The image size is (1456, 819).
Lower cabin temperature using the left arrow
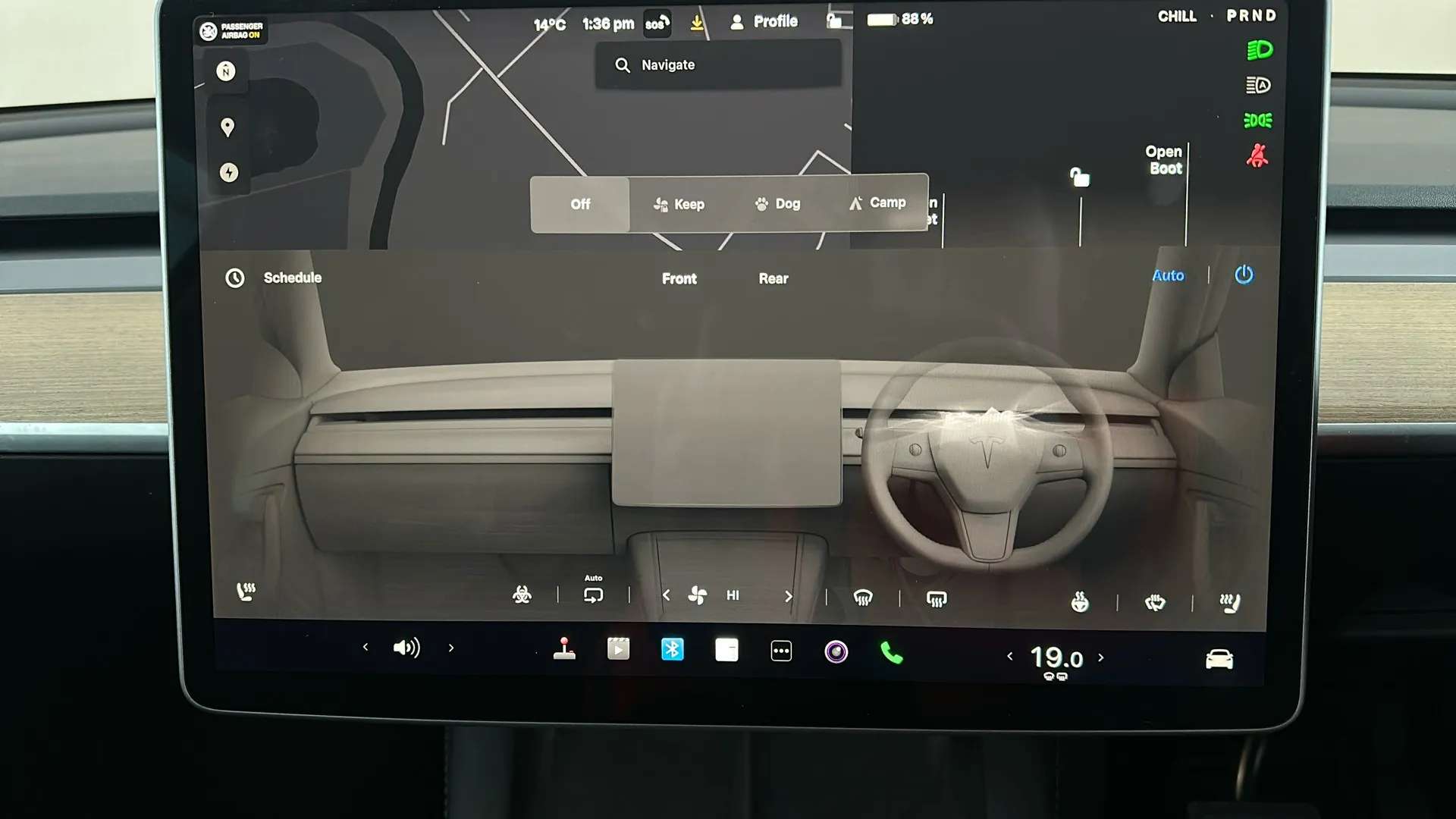1010,657
